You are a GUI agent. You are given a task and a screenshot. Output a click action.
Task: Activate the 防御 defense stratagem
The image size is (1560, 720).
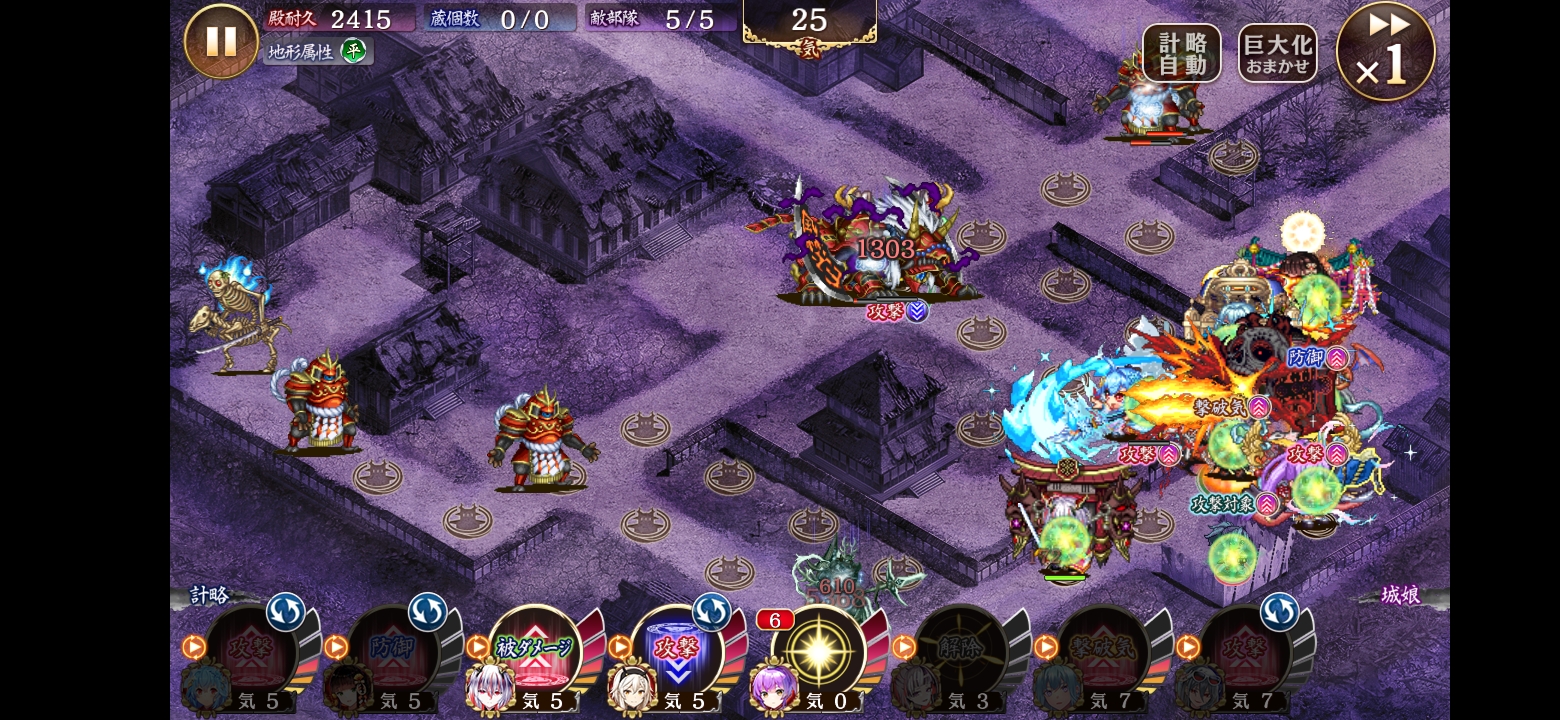pos(394,650)
